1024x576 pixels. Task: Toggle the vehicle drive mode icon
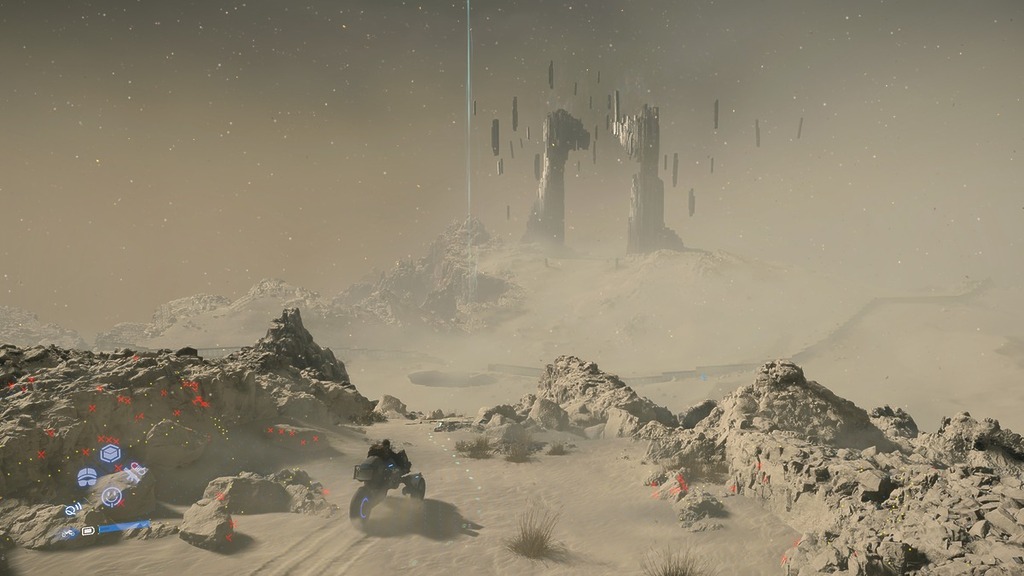pos(68,533)
